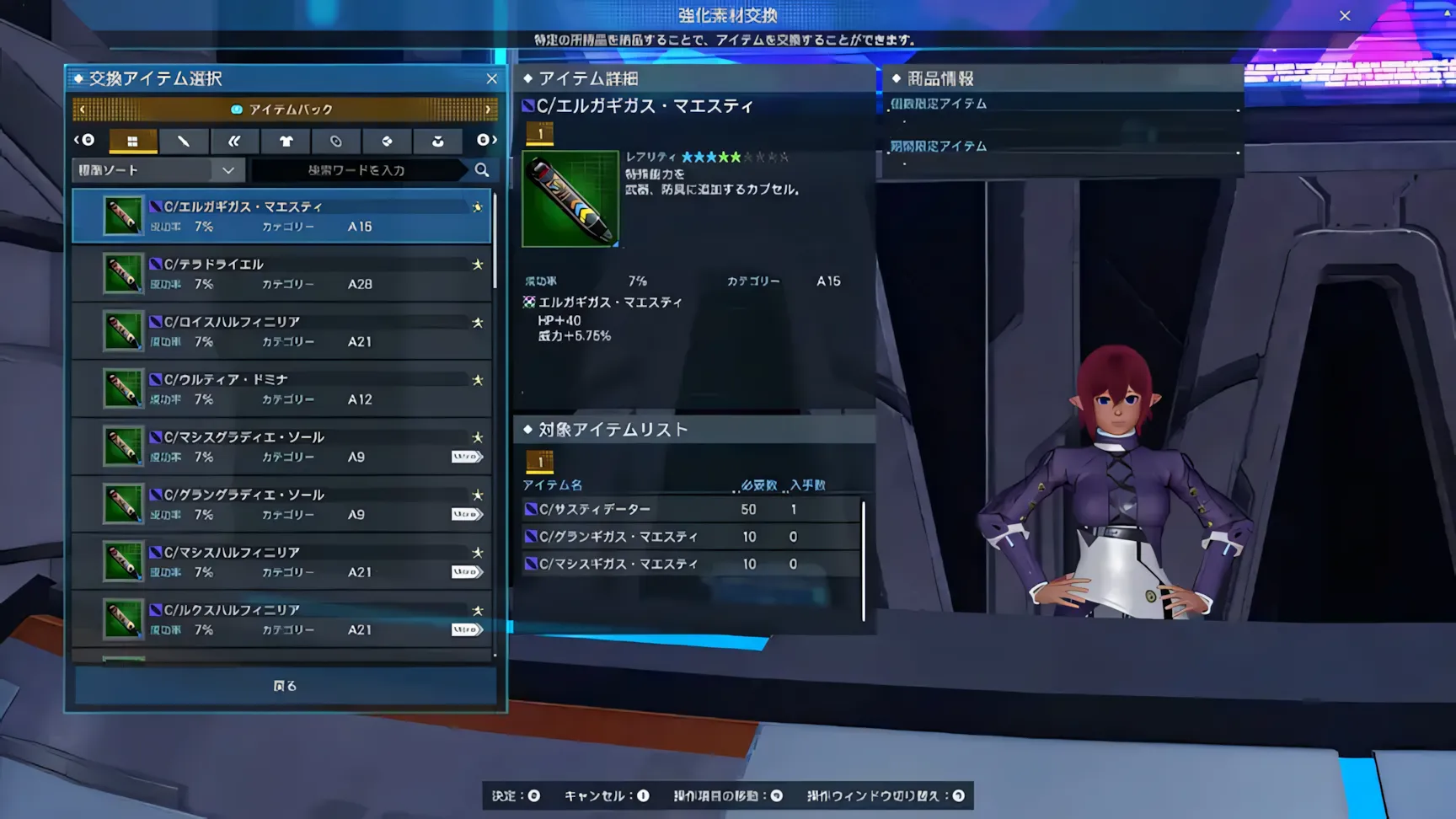Pick the C/ルクスハルフィニリア row
The height and width of the screenshot is (819, 1456).
pos(281,619)
